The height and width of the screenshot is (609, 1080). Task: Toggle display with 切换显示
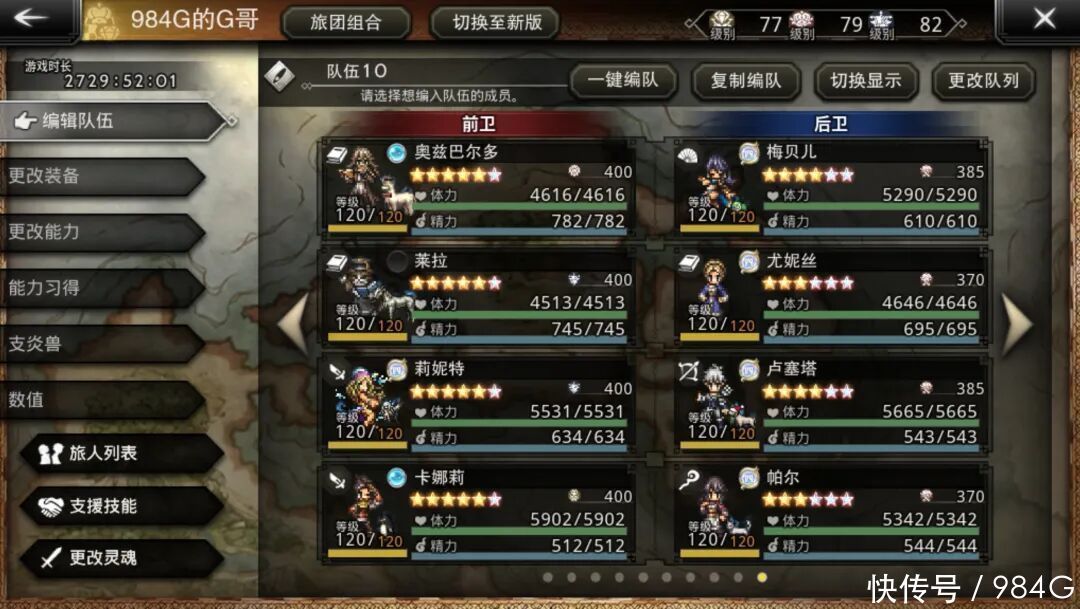pos(865,81)
